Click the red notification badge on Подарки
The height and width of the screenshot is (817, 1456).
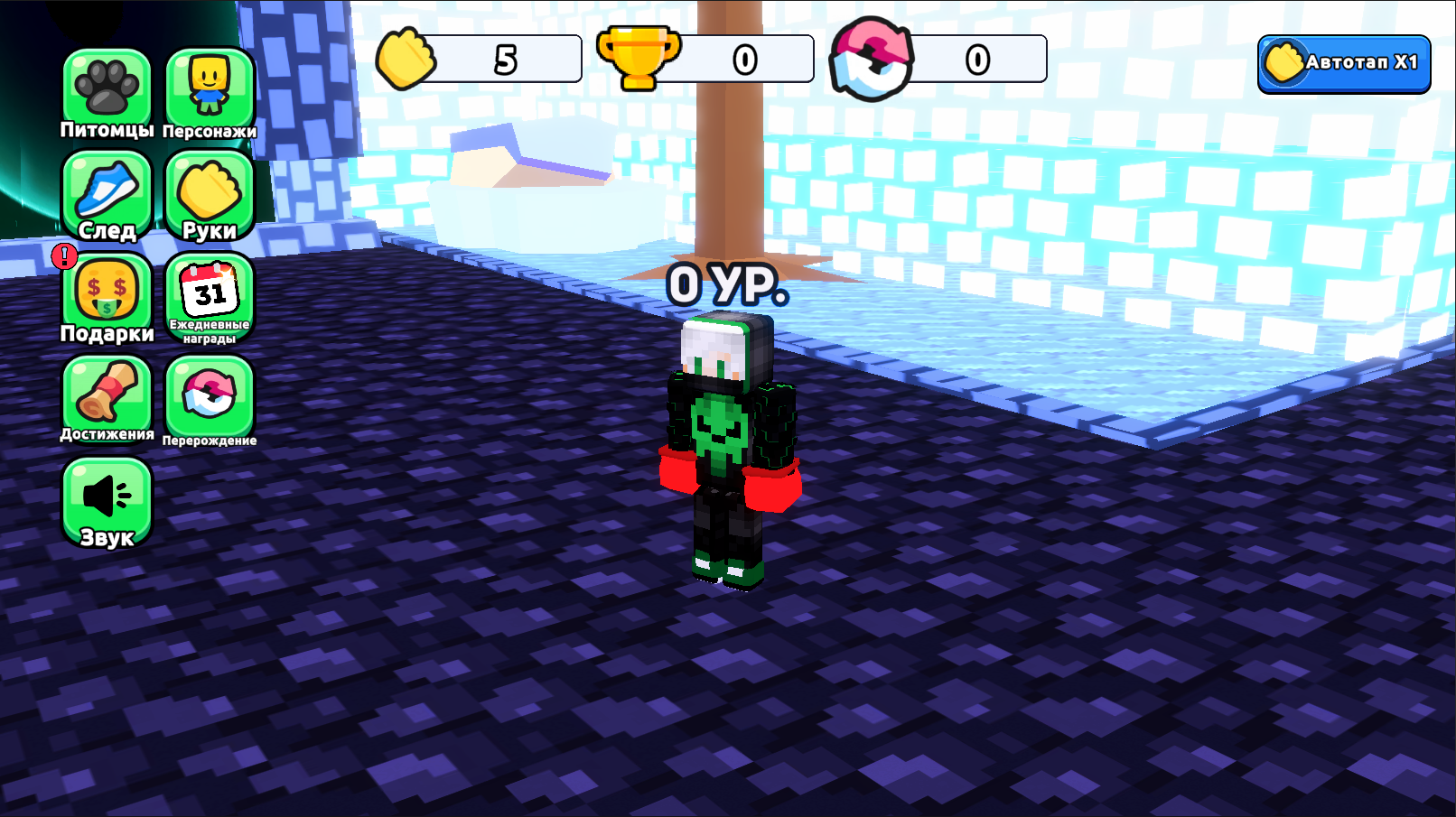click(x=63, y=256)
